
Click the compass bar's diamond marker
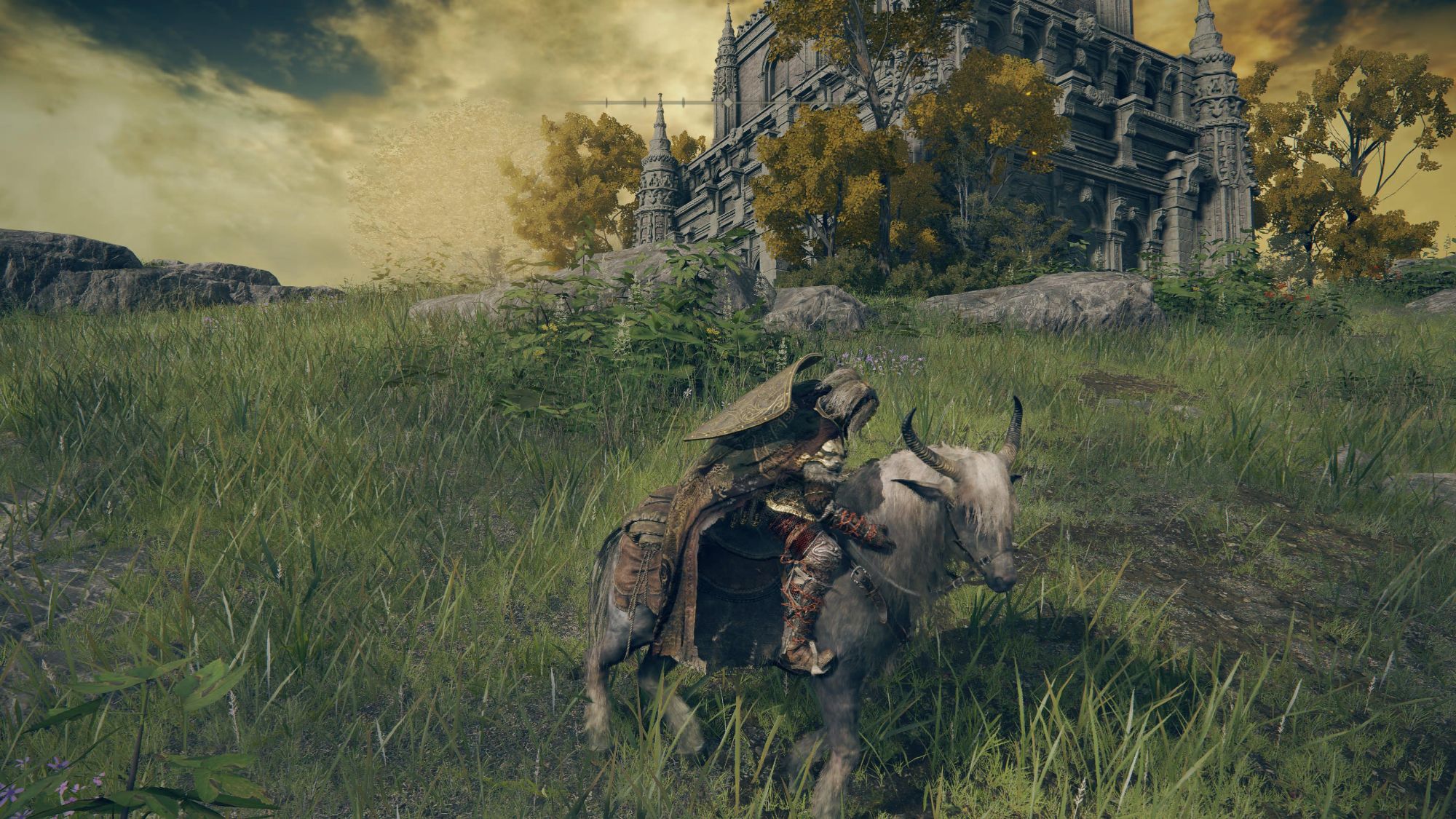[729, 103]
